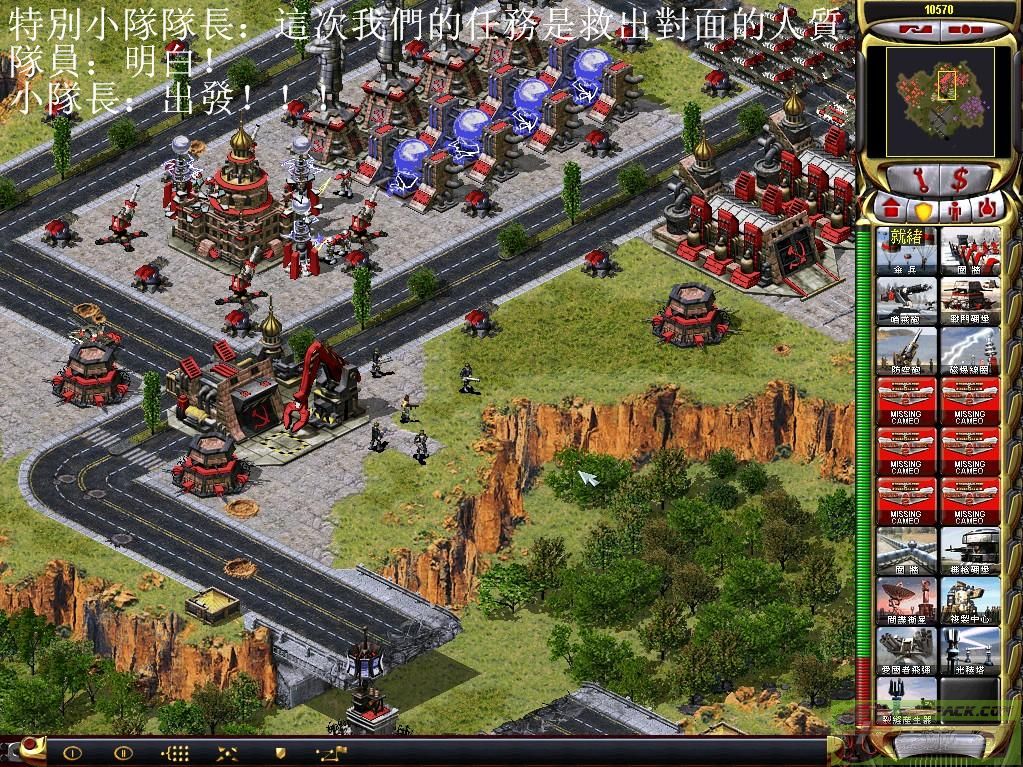Select control group II button

tap(123, 751)
